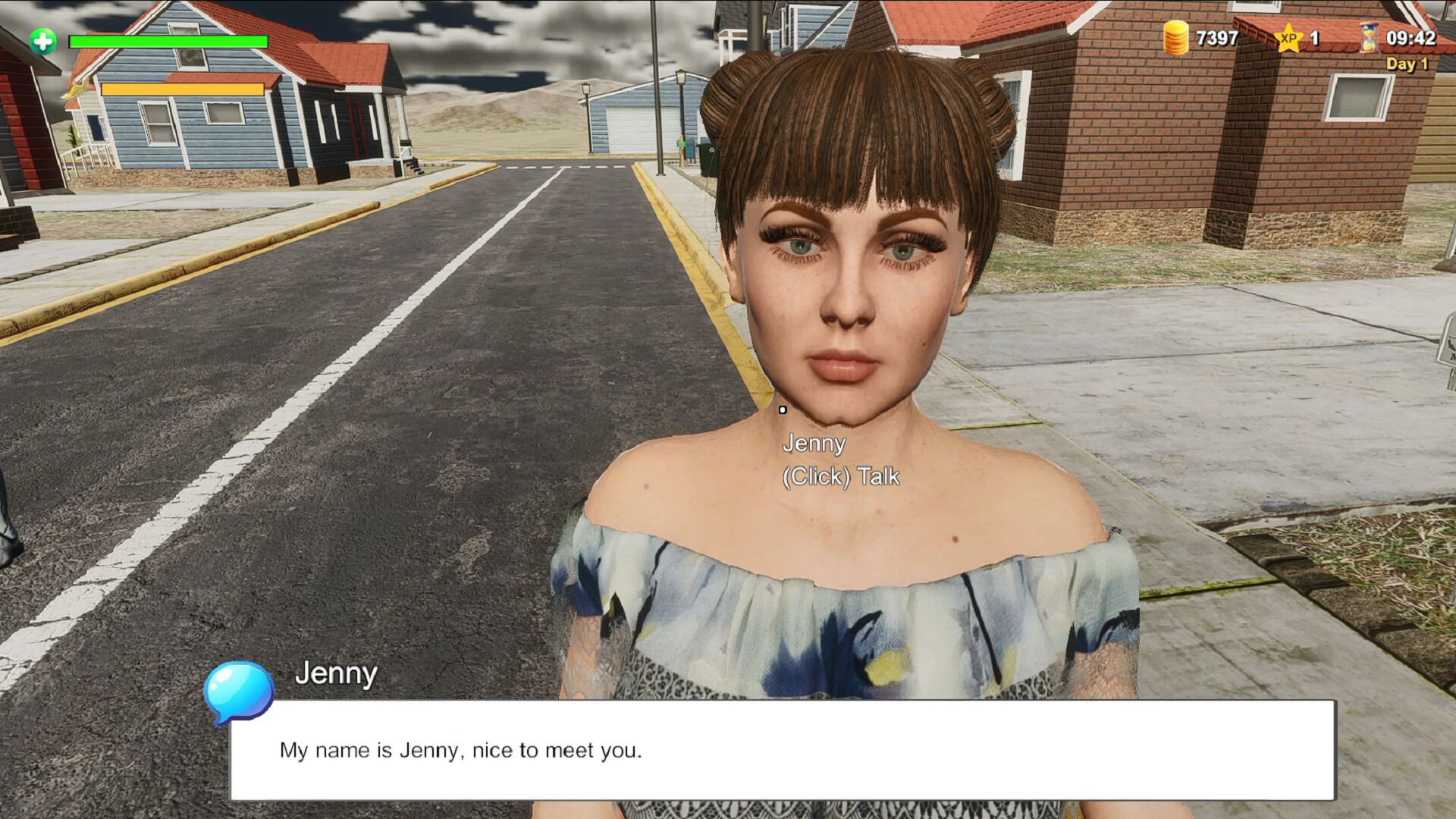Advance Jenny's dialogue text box
1456x819 pixels.
click(x=782, y=749)
